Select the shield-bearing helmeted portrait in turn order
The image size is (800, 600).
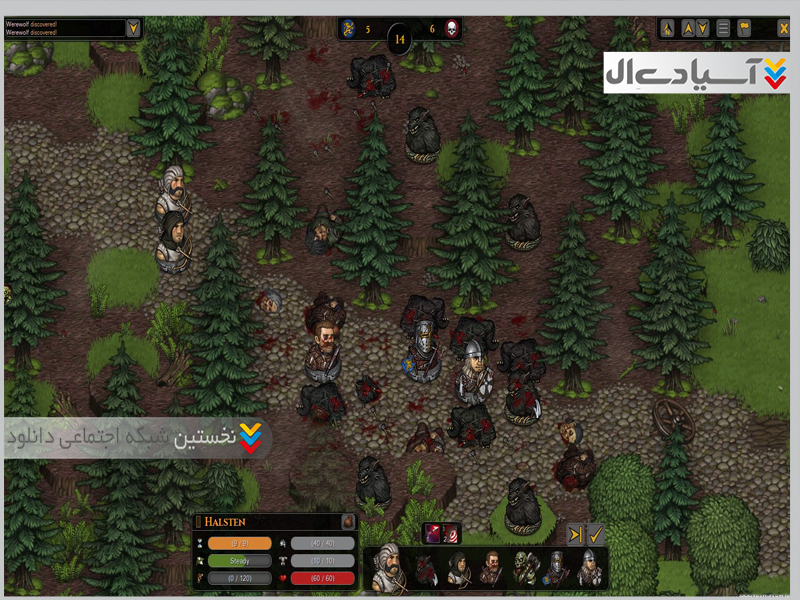pos(556,570)
